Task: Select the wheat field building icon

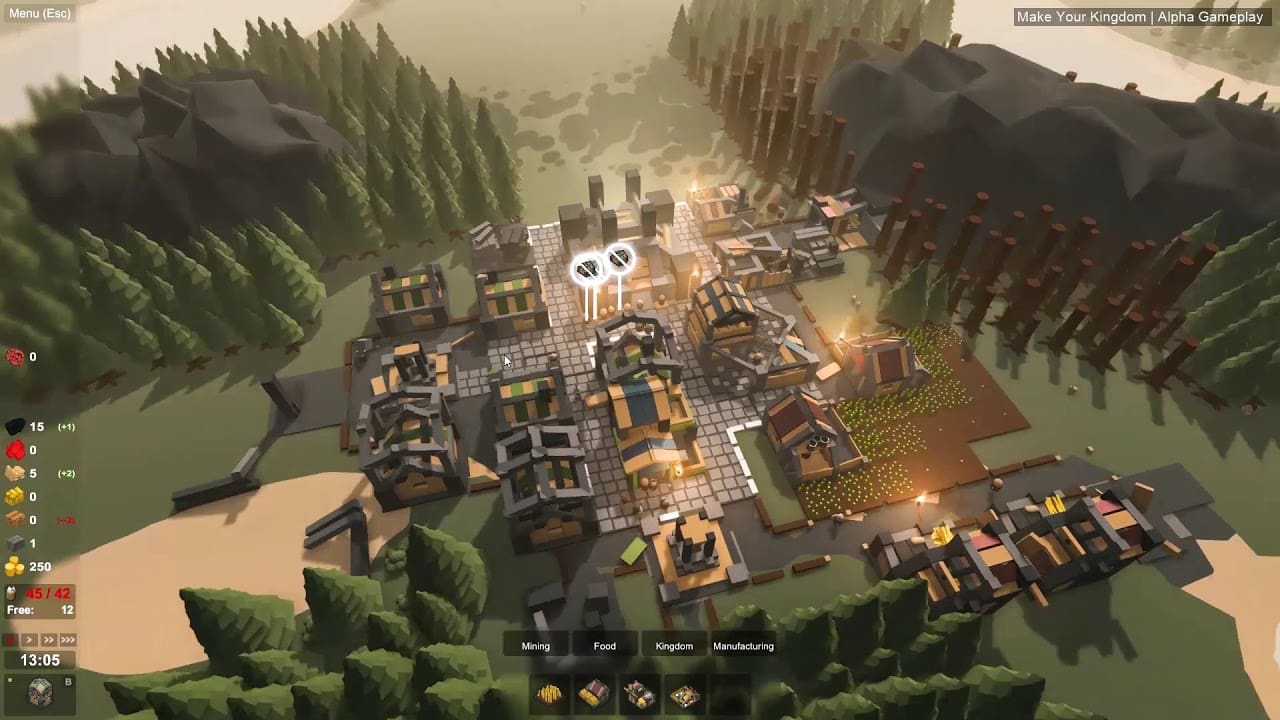Action: (x=549, y=695)
